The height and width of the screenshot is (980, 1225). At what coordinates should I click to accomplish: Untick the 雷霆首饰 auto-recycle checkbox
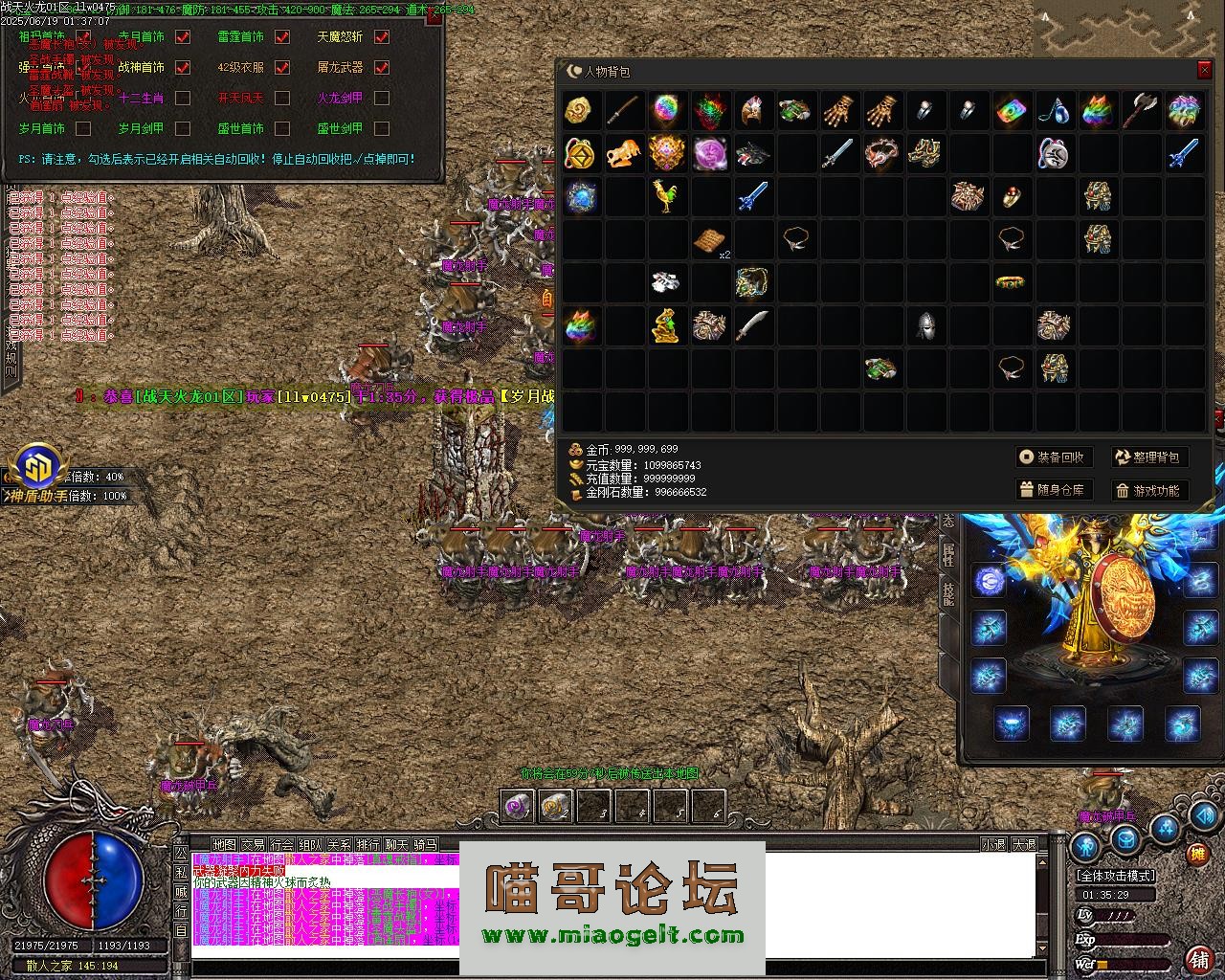282,37
